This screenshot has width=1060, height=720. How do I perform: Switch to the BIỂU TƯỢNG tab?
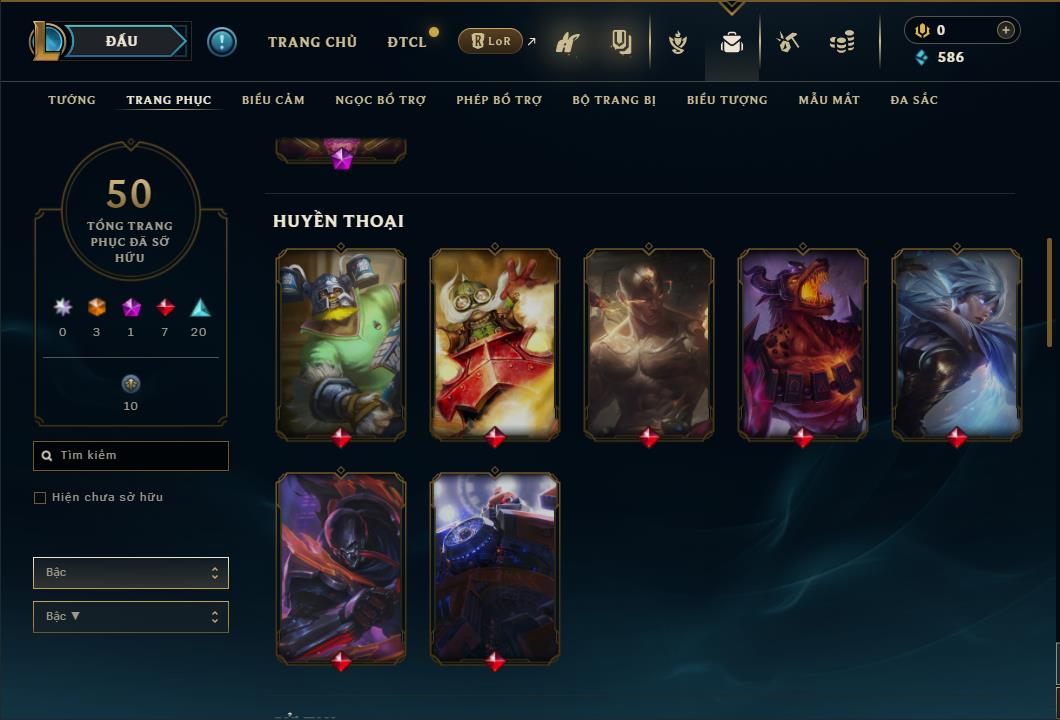pos(727,100)
